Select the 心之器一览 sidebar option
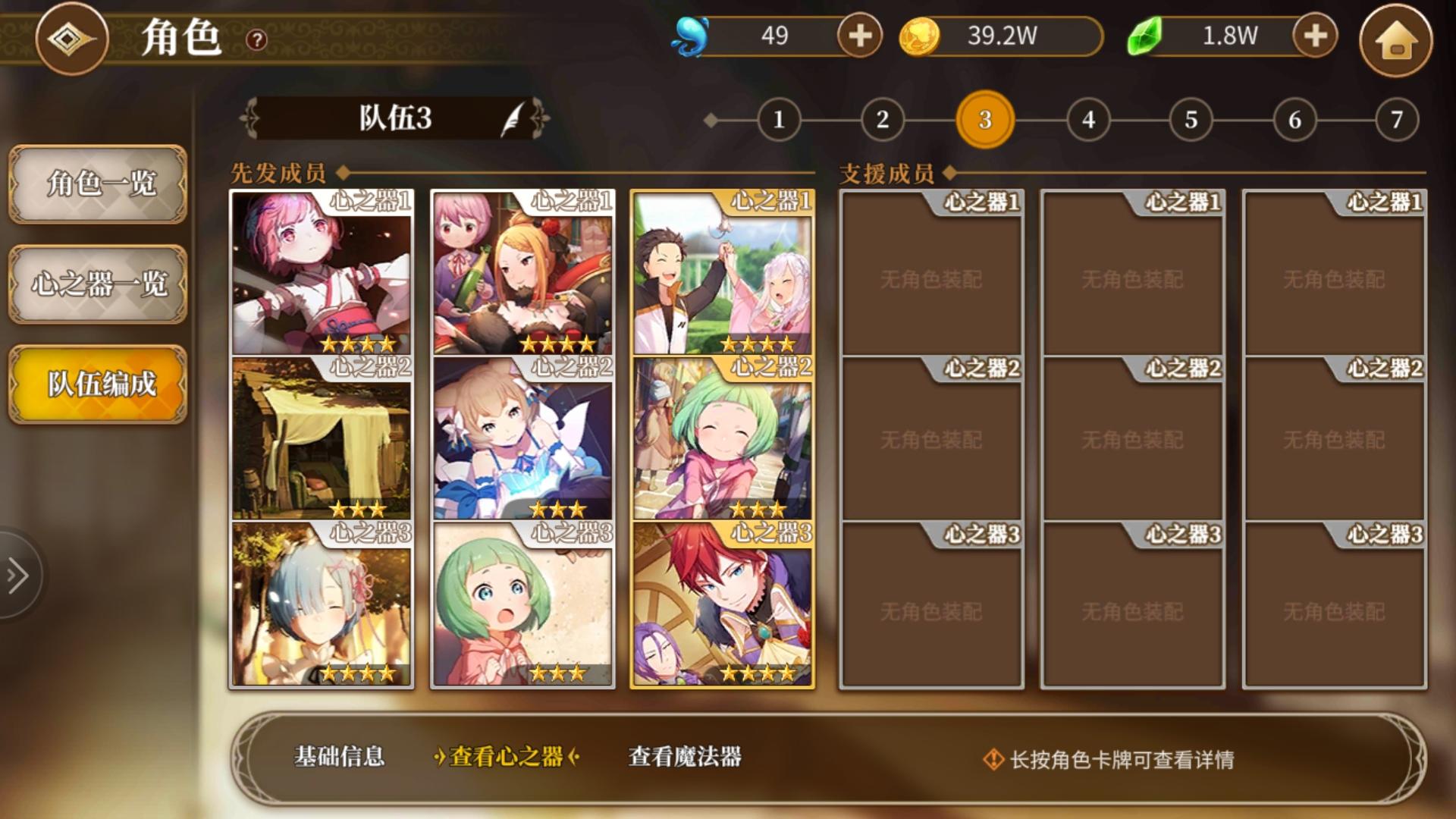1456x819 pixels. pos(97,284)
